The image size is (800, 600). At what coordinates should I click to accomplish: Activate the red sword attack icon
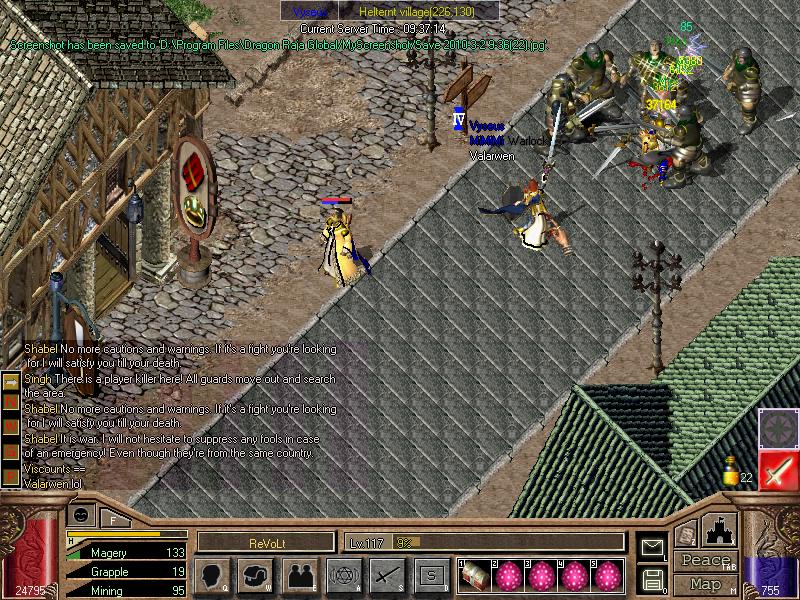(778, 471)
